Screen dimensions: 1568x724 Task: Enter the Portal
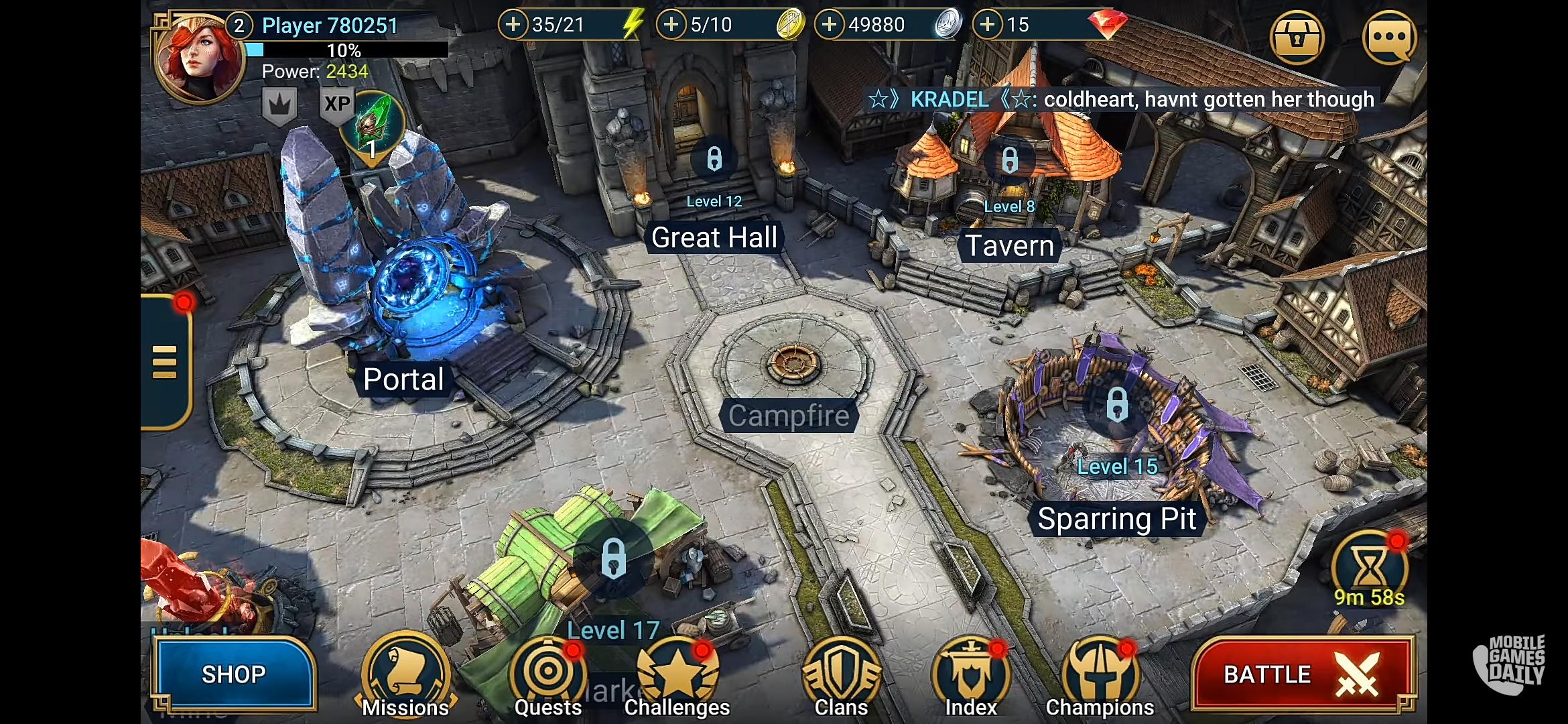403,302
